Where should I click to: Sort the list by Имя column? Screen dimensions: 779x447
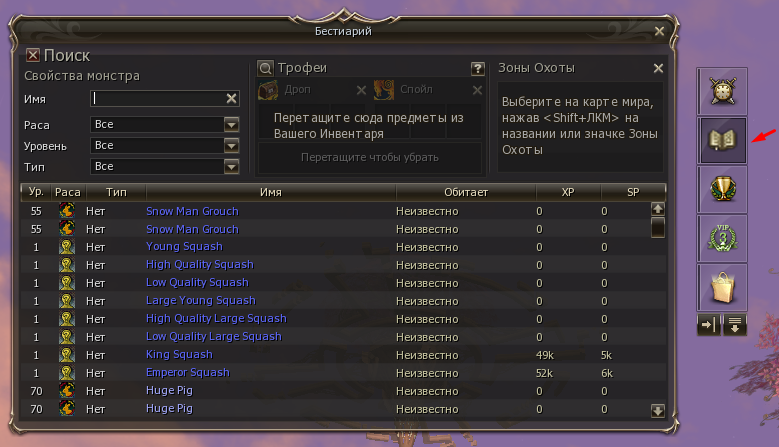tap(270, 190)
